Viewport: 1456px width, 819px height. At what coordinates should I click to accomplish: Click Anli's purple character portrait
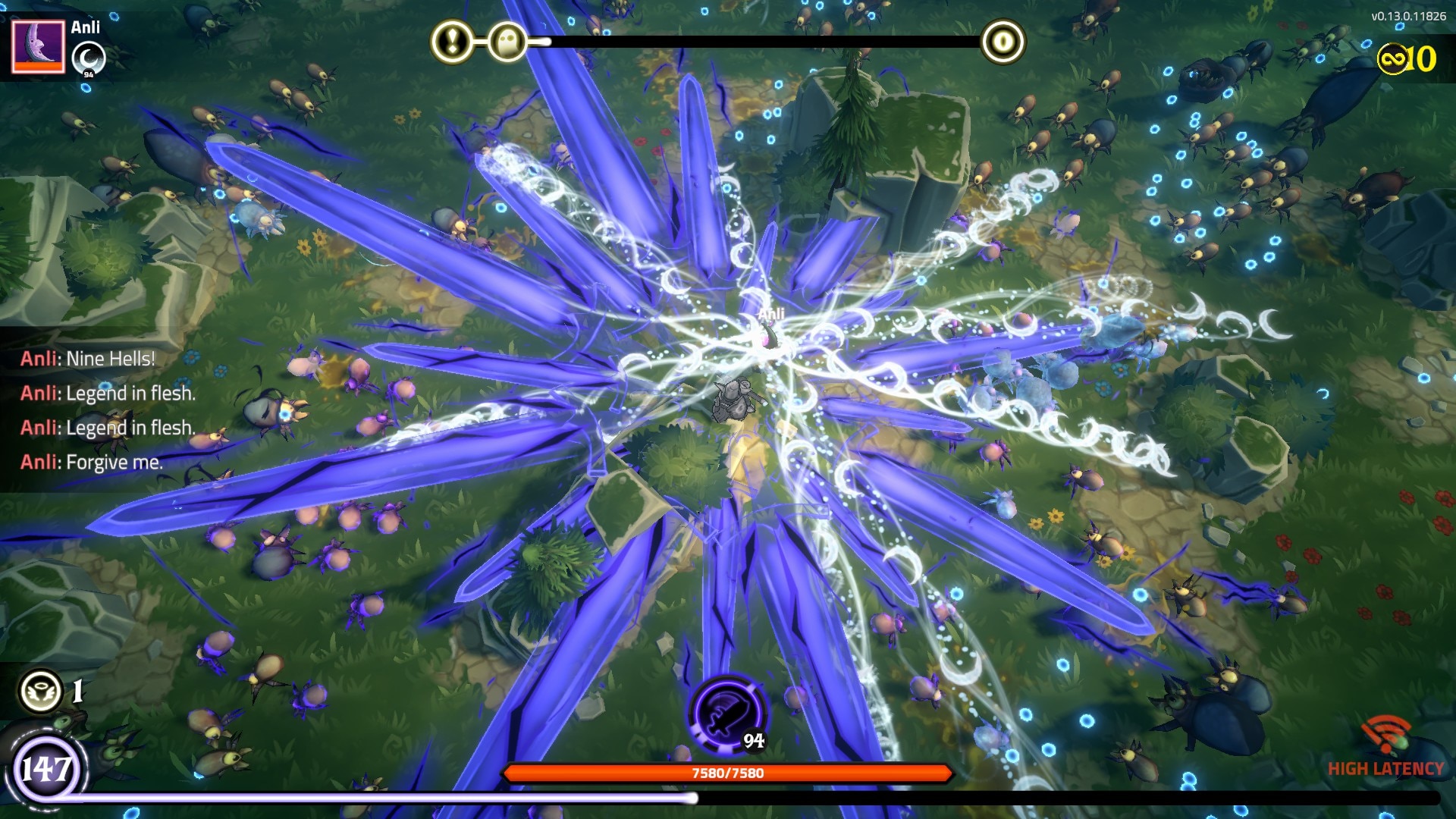(38, 47)
